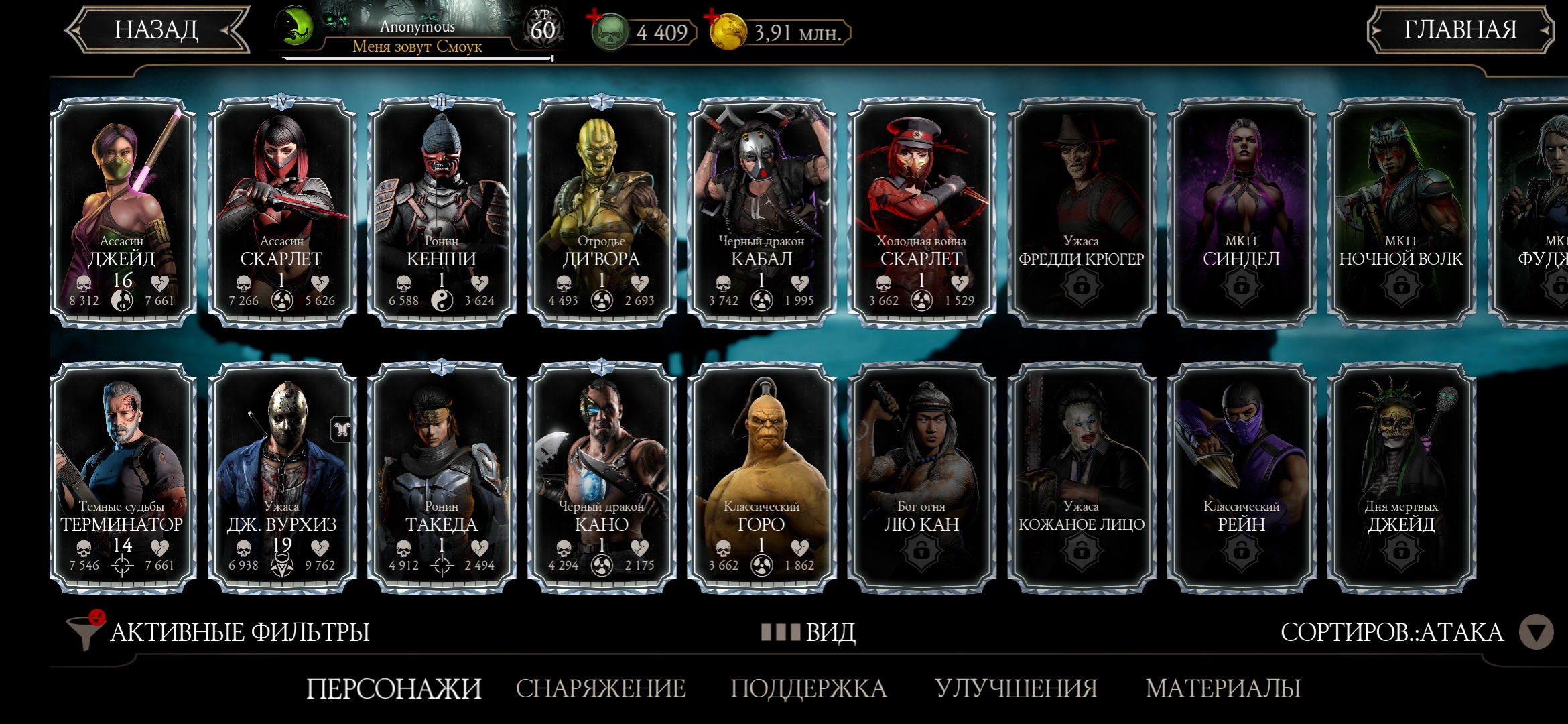Switch to the СНАРЯЖЕНИЕ tab
This screenshot has height=724, width=1568.
pos(600,688)
